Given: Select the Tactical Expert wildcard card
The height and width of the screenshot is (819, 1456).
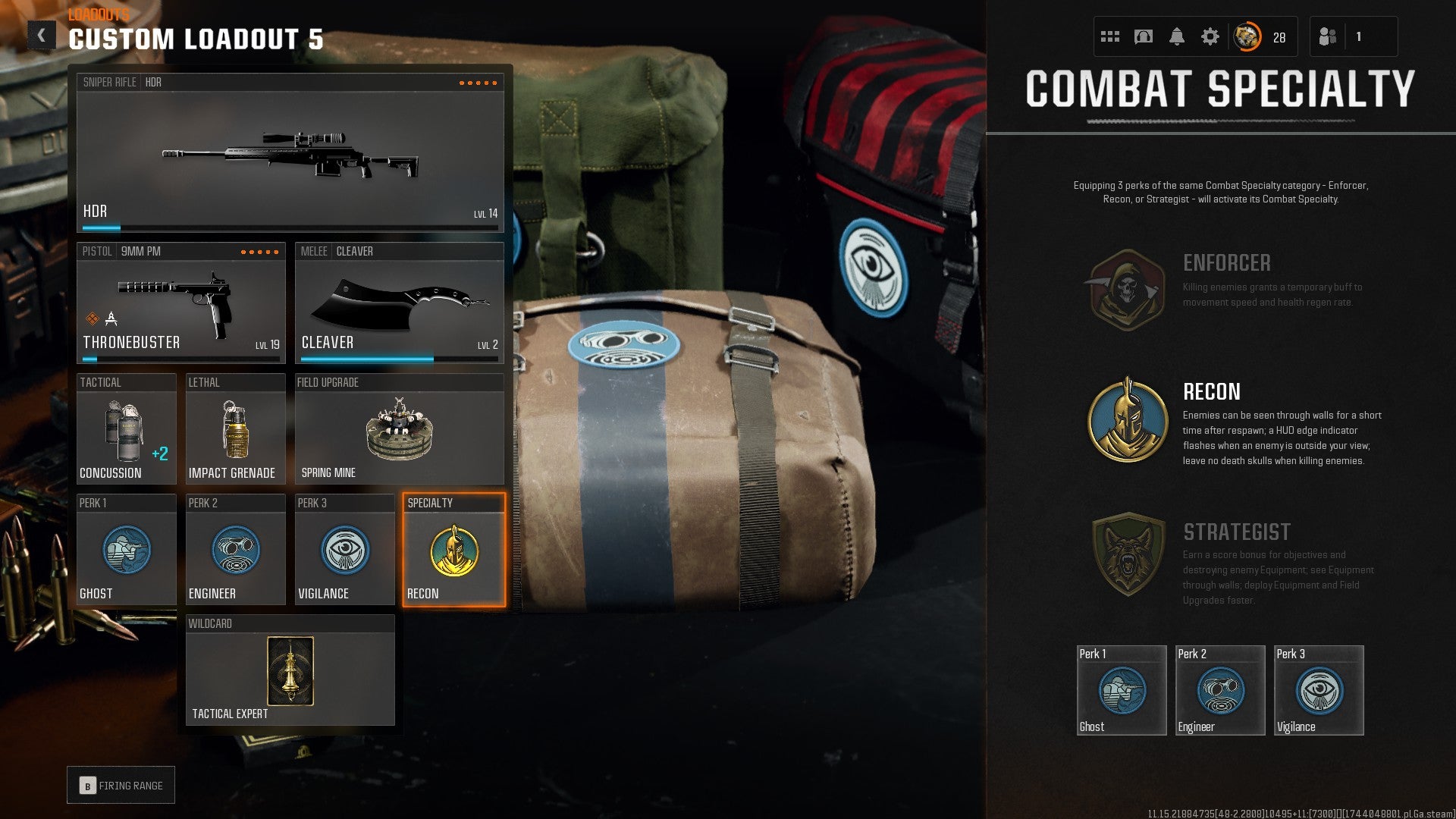Looking at the screenshot, I should (x=290, y=671).
